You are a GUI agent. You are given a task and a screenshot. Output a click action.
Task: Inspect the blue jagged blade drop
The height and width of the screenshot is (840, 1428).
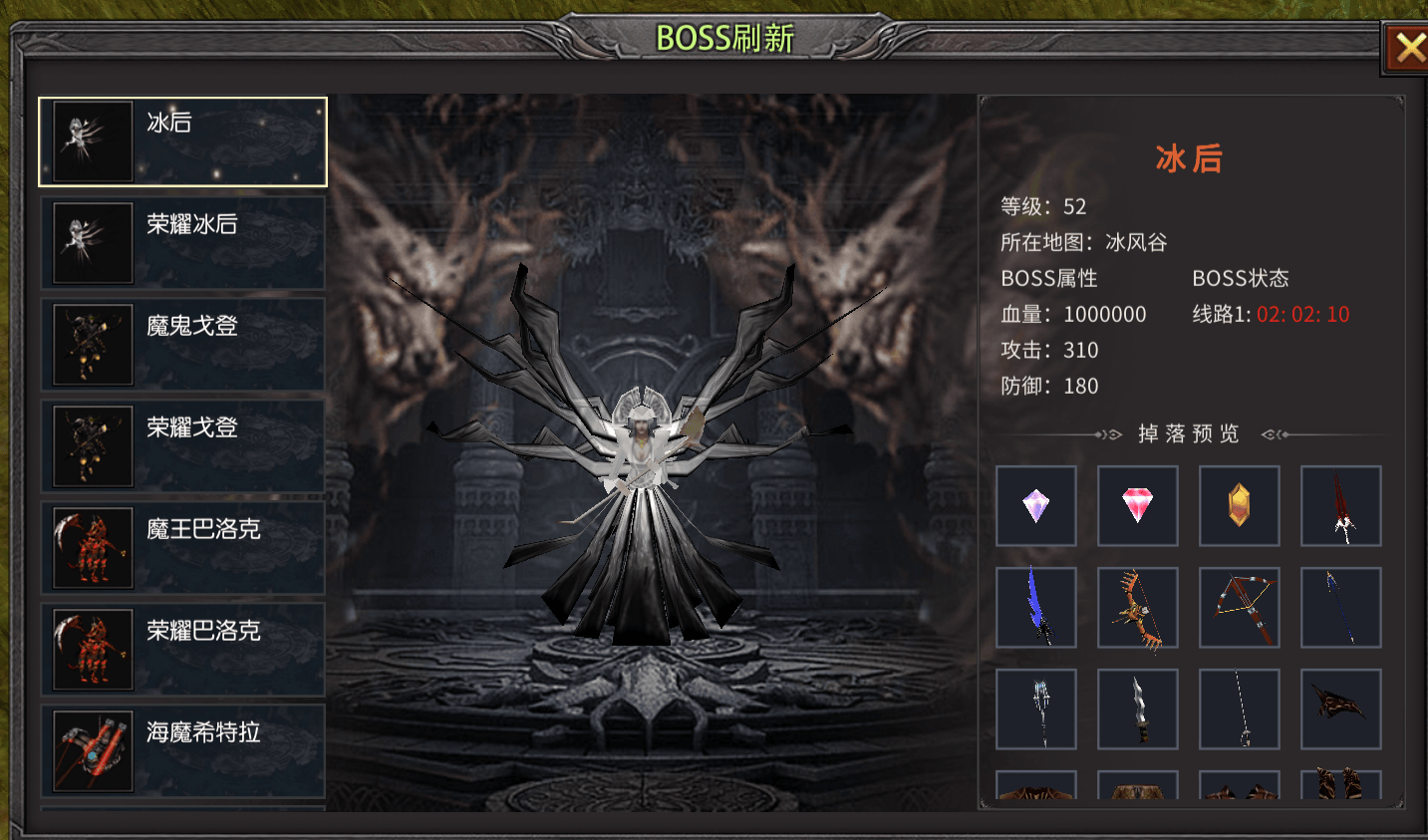[1036, 608]
